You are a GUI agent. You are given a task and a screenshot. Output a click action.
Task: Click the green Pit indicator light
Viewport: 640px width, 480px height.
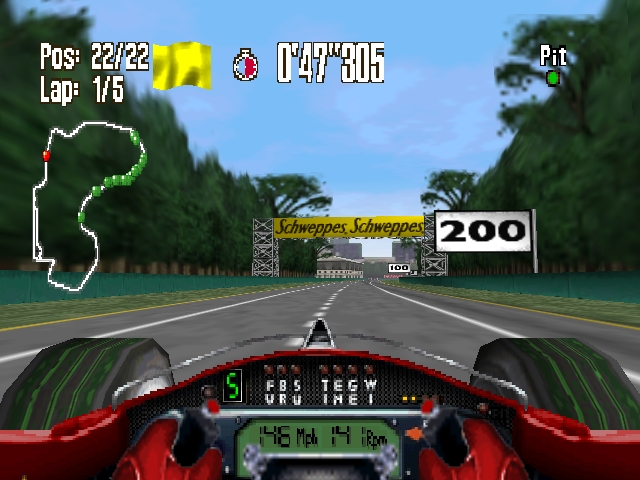pyautogui.click(x=552, y=77)
